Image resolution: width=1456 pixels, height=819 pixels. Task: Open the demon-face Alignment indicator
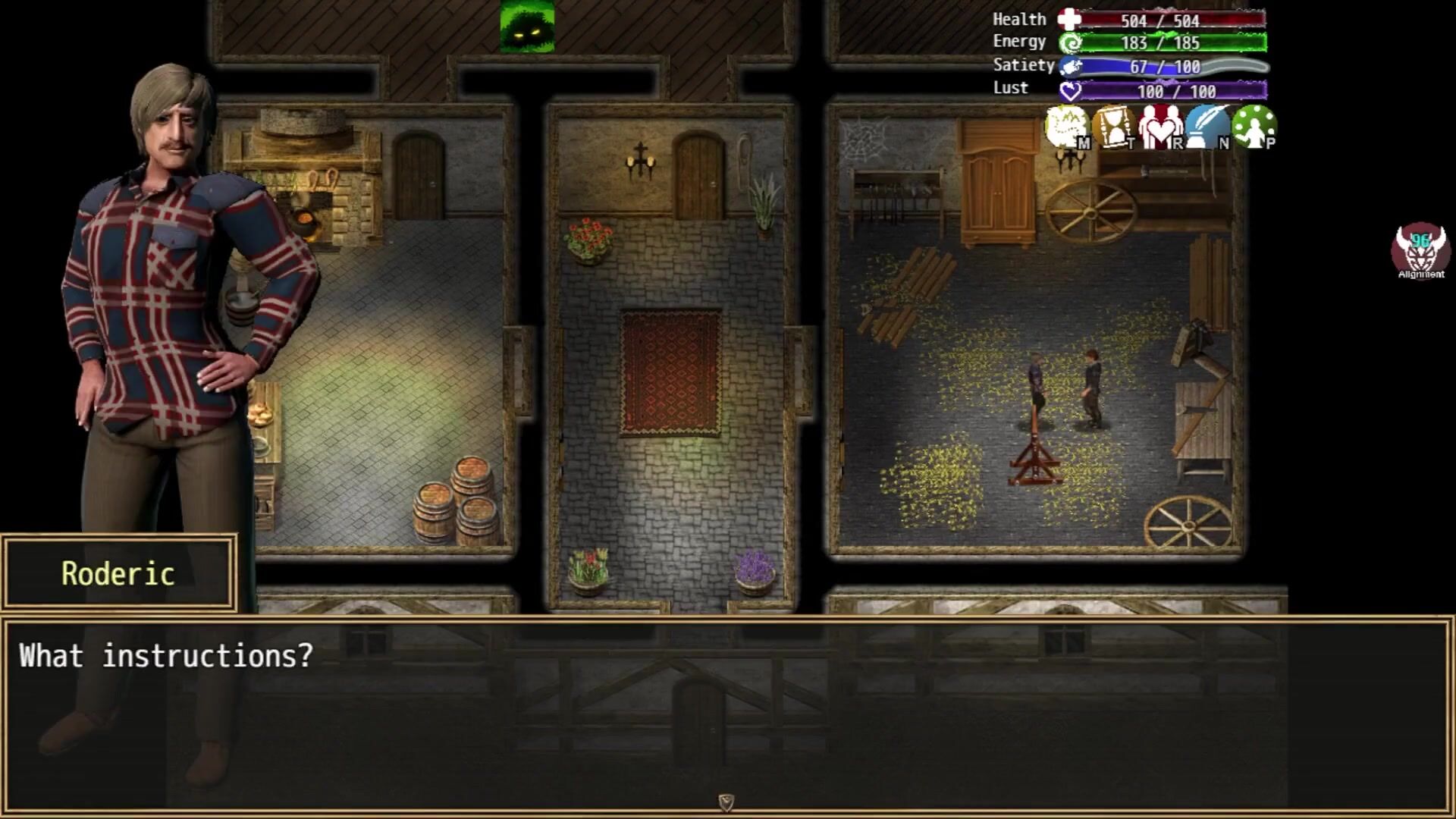tap(1420, 250)
